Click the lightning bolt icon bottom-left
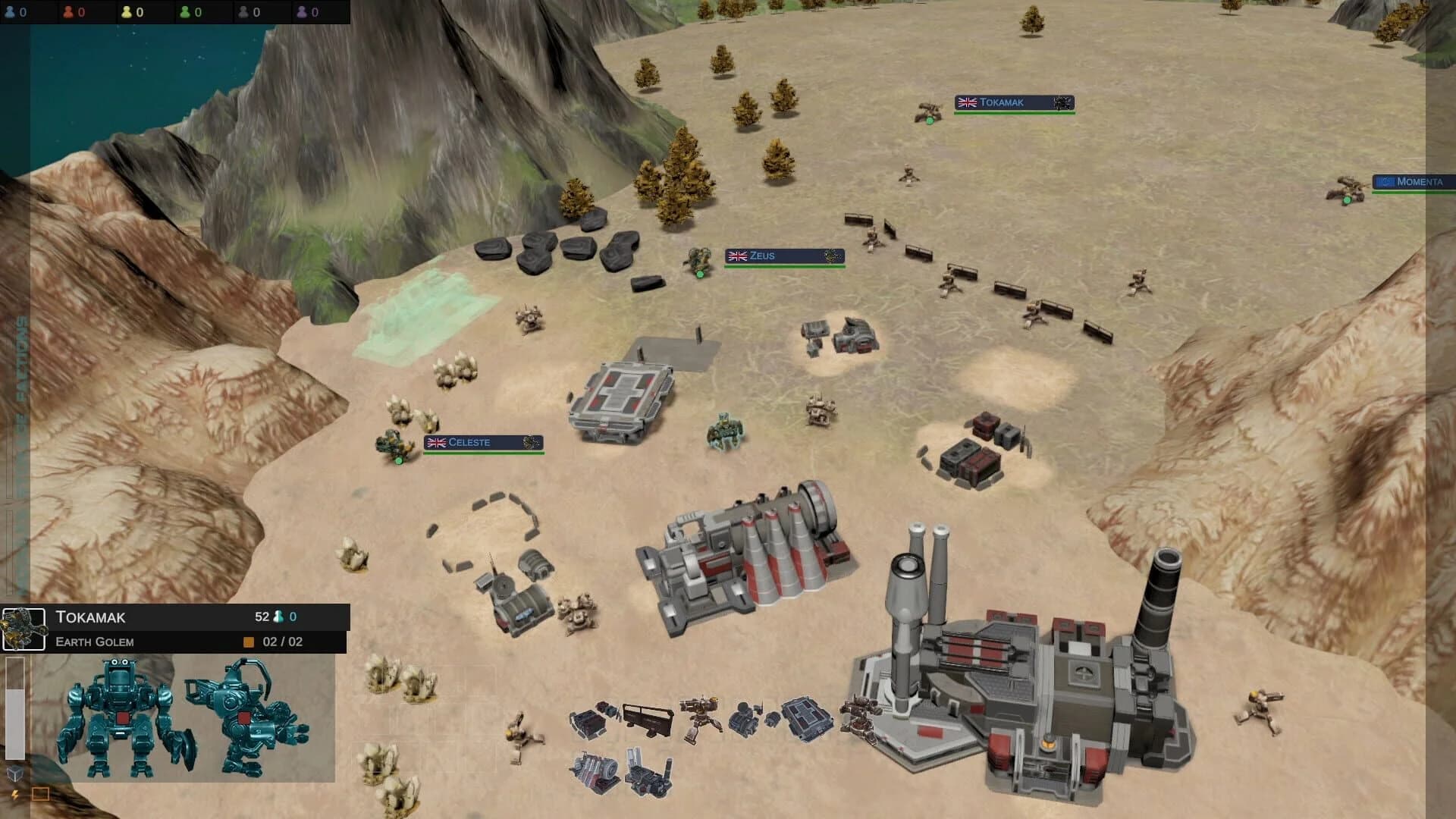This screenshot has width=1456, height=819. pyautogui.click(x=14, y=794)
